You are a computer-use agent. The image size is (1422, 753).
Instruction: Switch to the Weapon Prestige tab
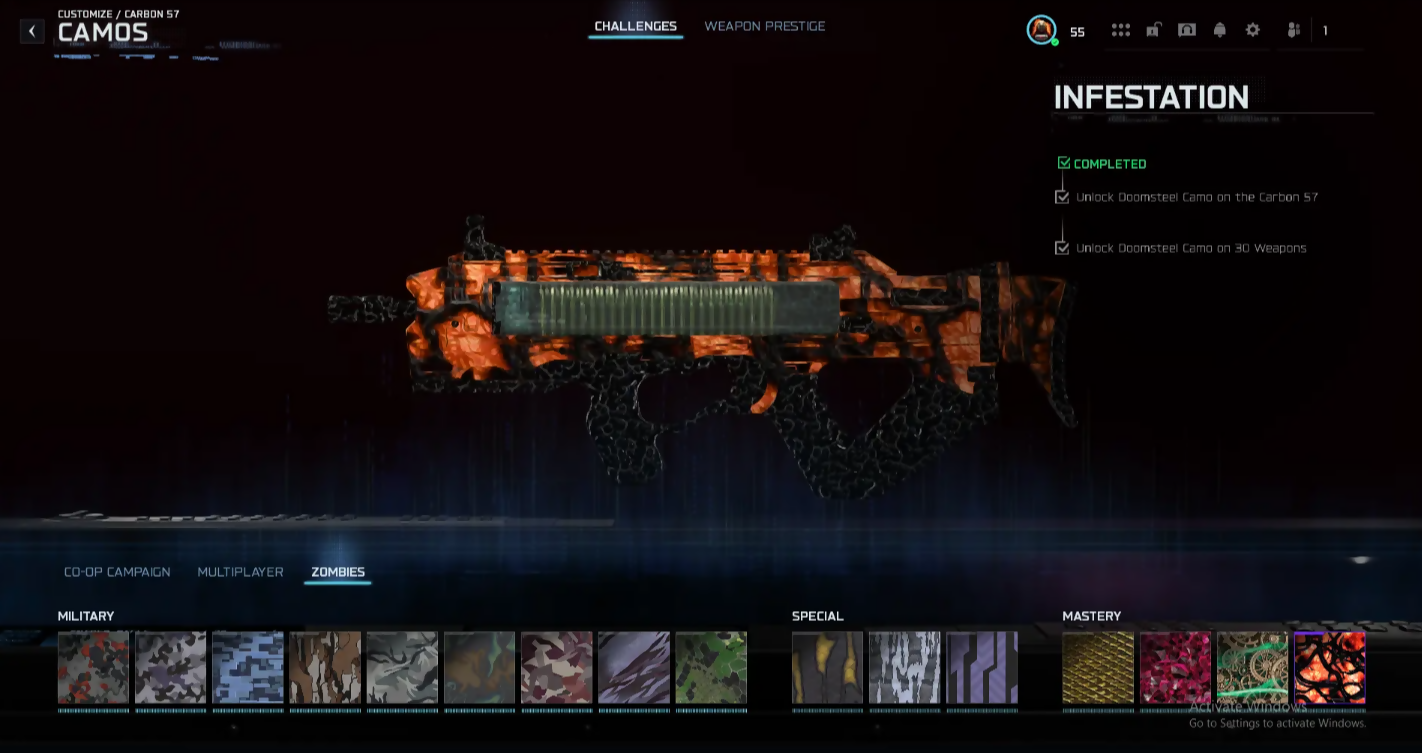764,26
